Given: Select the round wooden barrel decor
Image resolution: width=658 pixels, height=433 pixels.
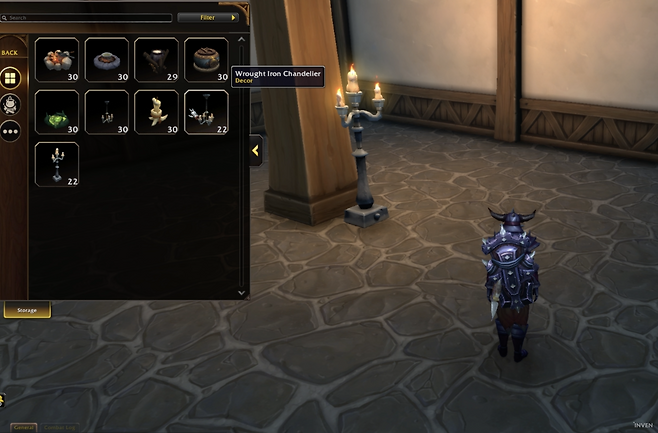Looking at the screenshot, I should tap(206, 60).
